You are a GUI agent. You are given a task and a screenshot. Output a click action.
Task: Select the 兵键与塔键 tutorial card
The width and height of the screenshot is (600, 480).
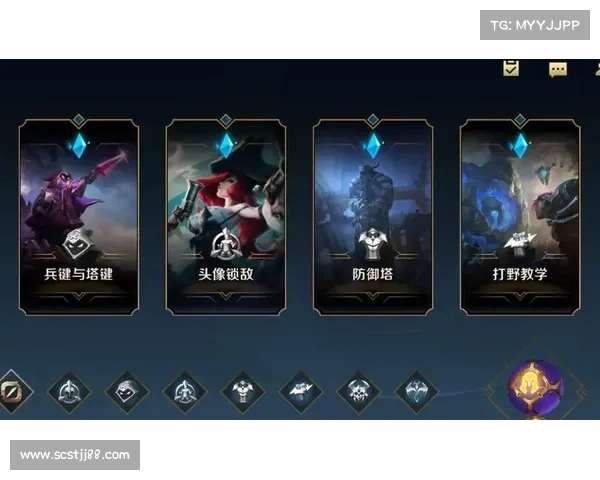coord(79,217)
